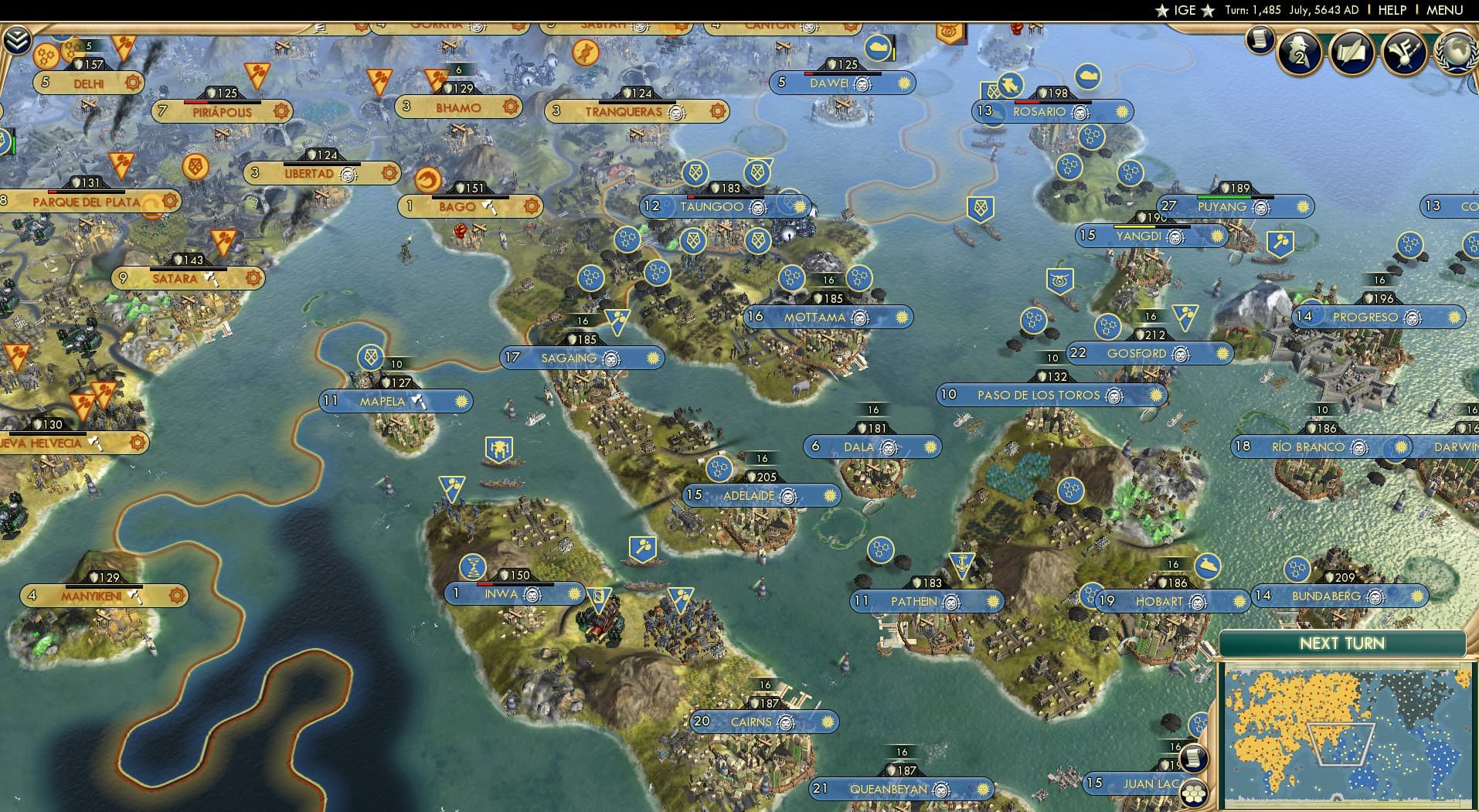Open the Espionage overview spy icon
The image size is (1479, 812).
tap(1299, 52)
